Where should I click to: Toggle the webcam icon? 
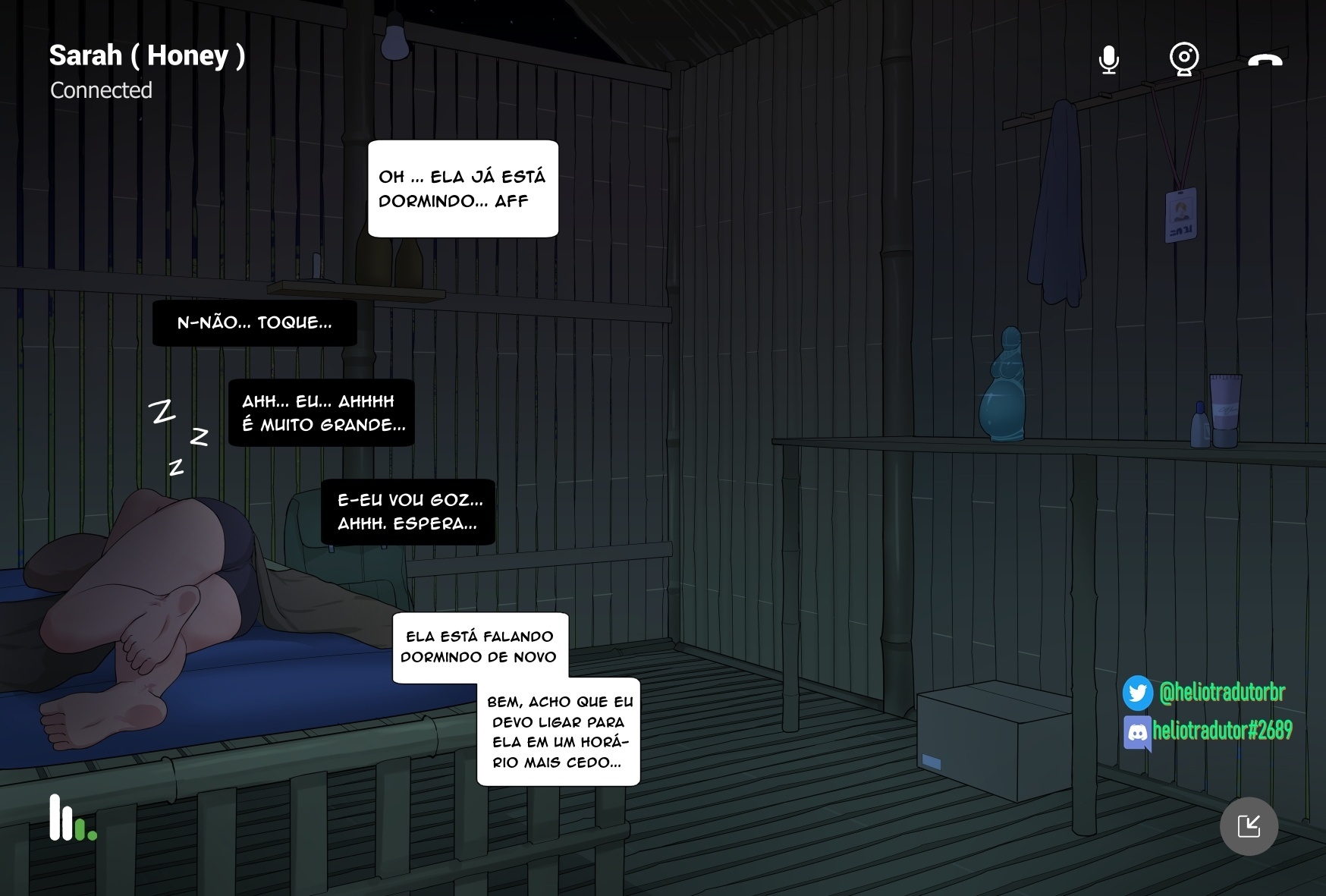tap(1183, 58)
